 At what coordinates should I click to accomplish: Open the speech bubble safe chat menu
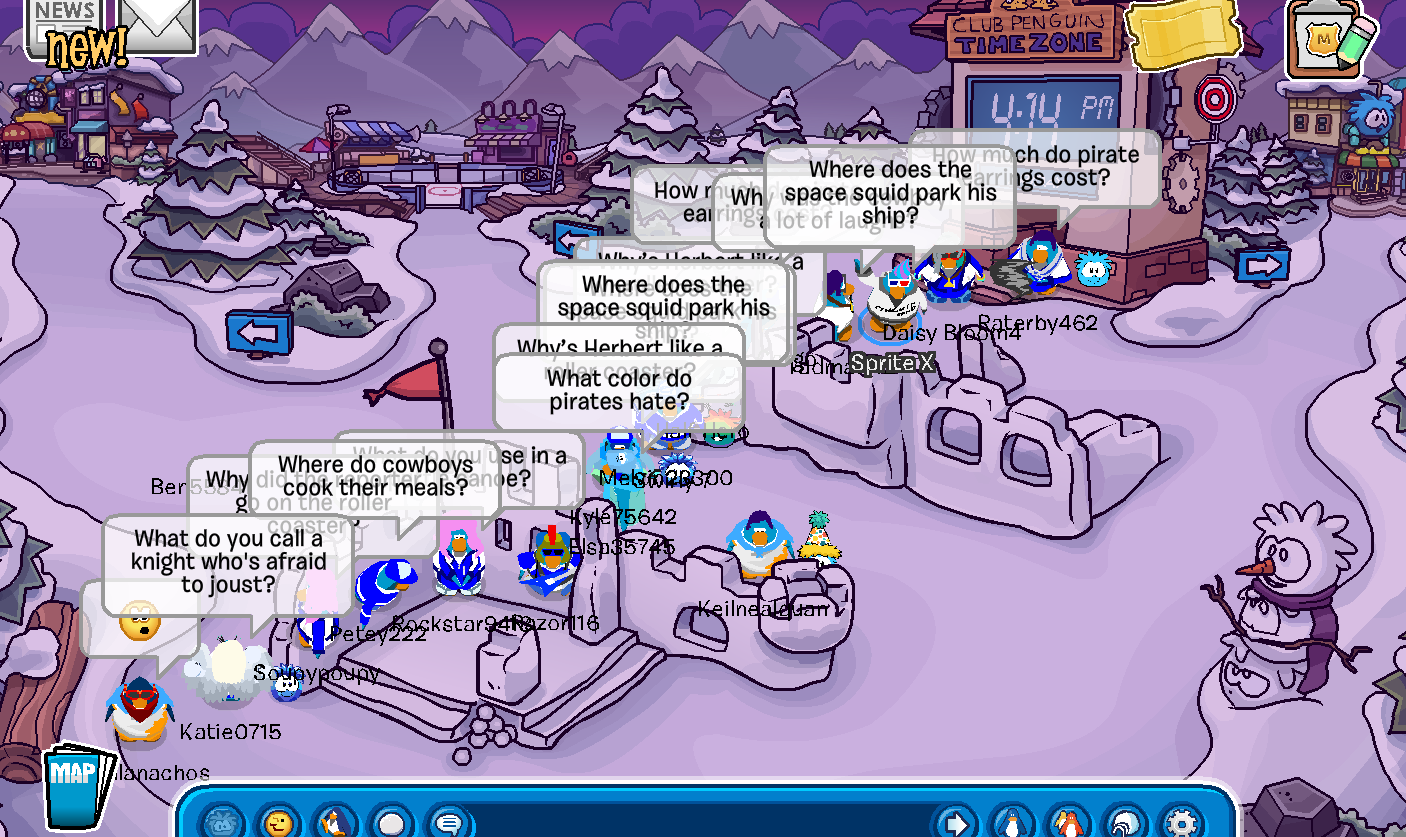tap(448, 823)
